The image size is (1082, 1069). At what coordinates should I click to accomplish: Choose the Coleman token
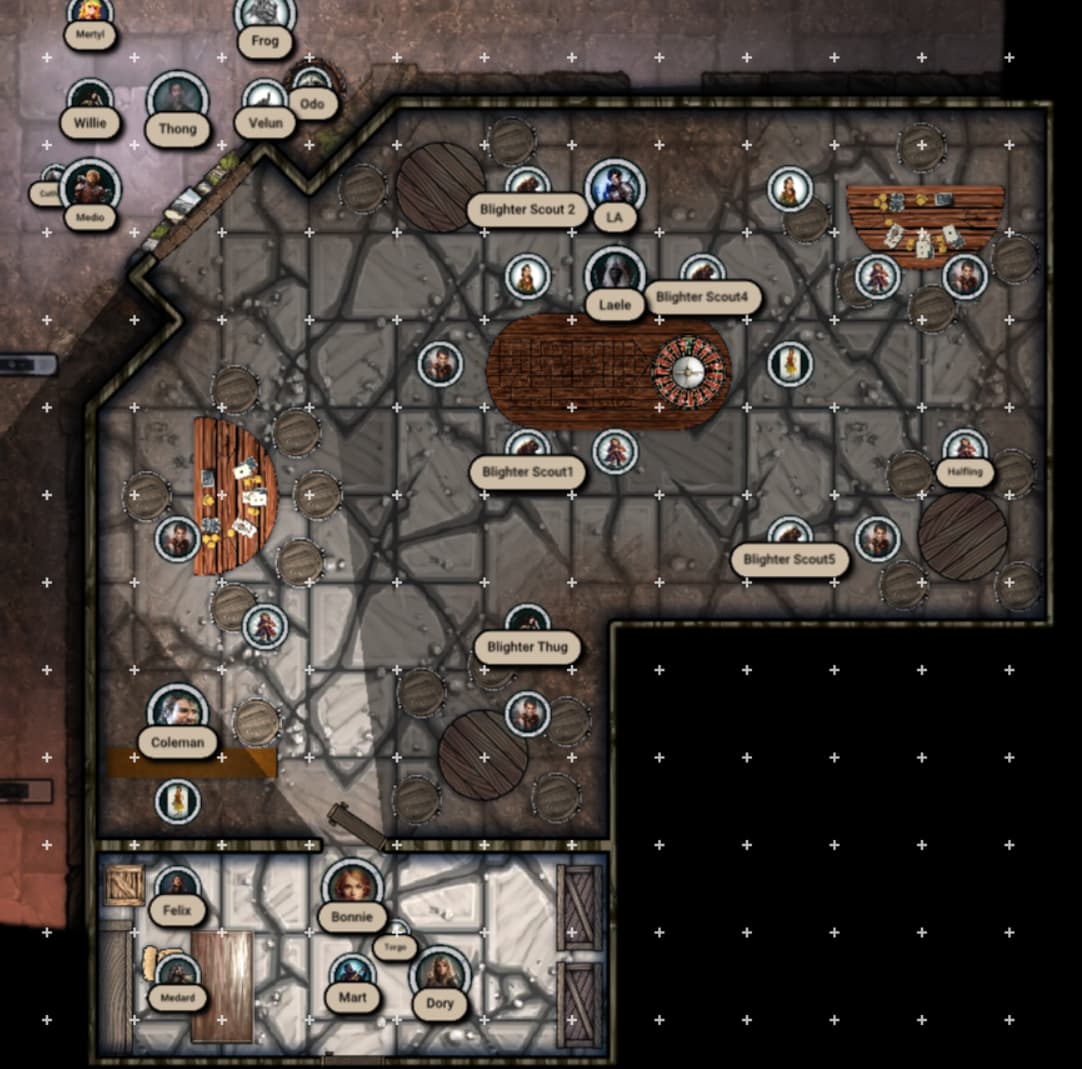(x=177, y=713)
